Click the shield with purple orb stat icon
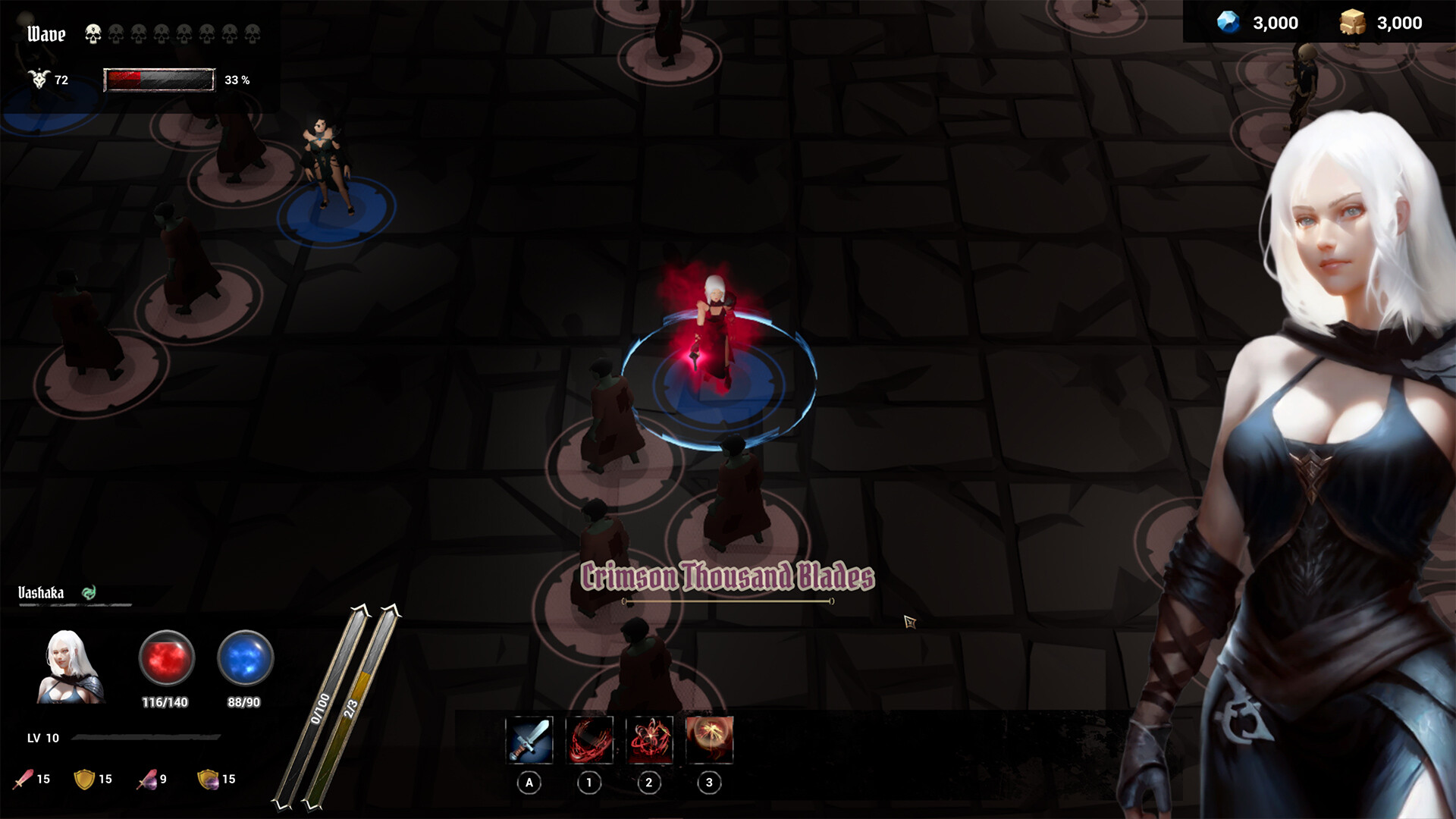This screenshot has width=1456, height=819. [209, 778]
